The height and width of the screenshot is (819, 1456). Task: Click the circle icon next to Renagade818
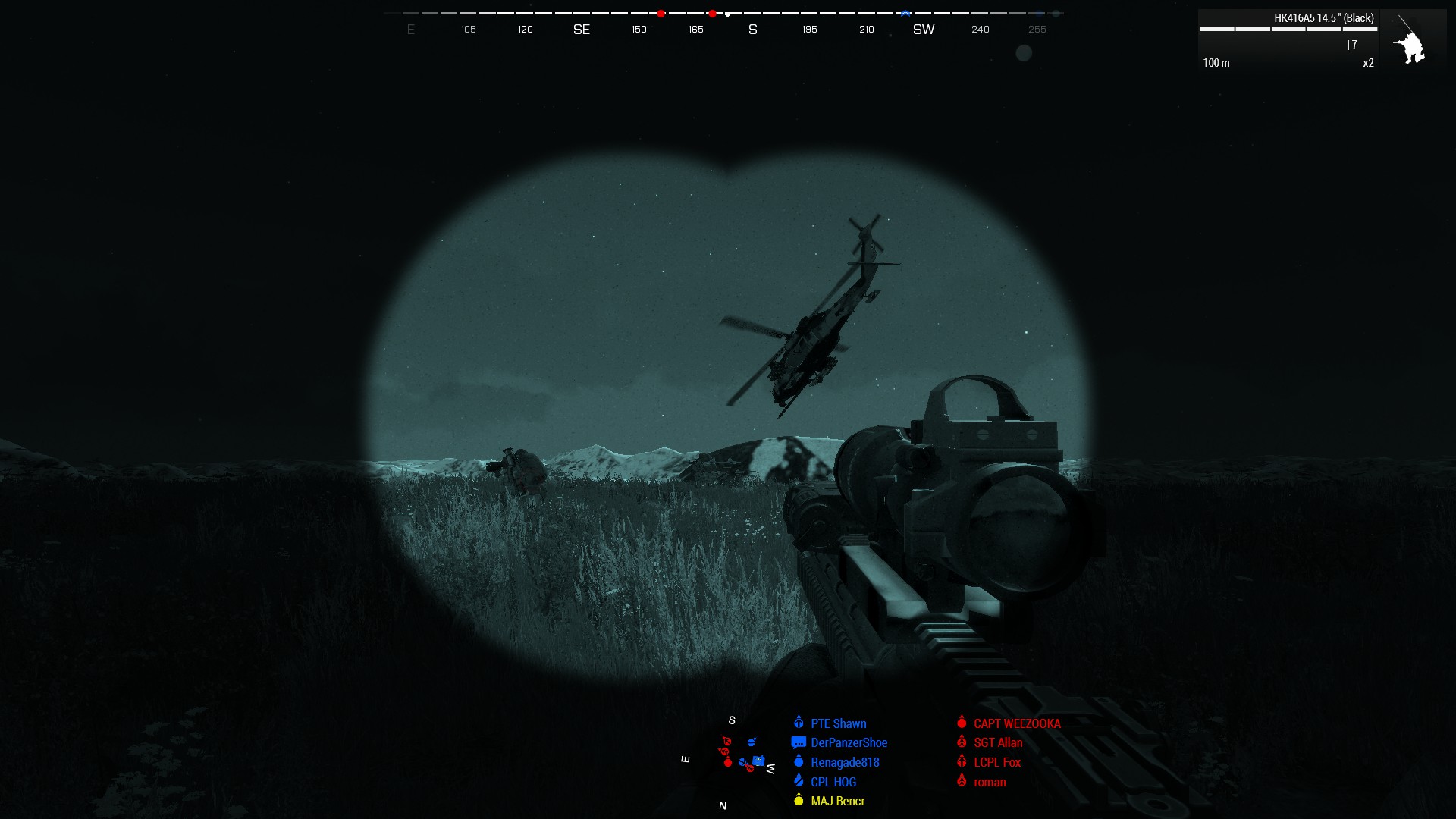pyautogui.click(x=797, y=762)
